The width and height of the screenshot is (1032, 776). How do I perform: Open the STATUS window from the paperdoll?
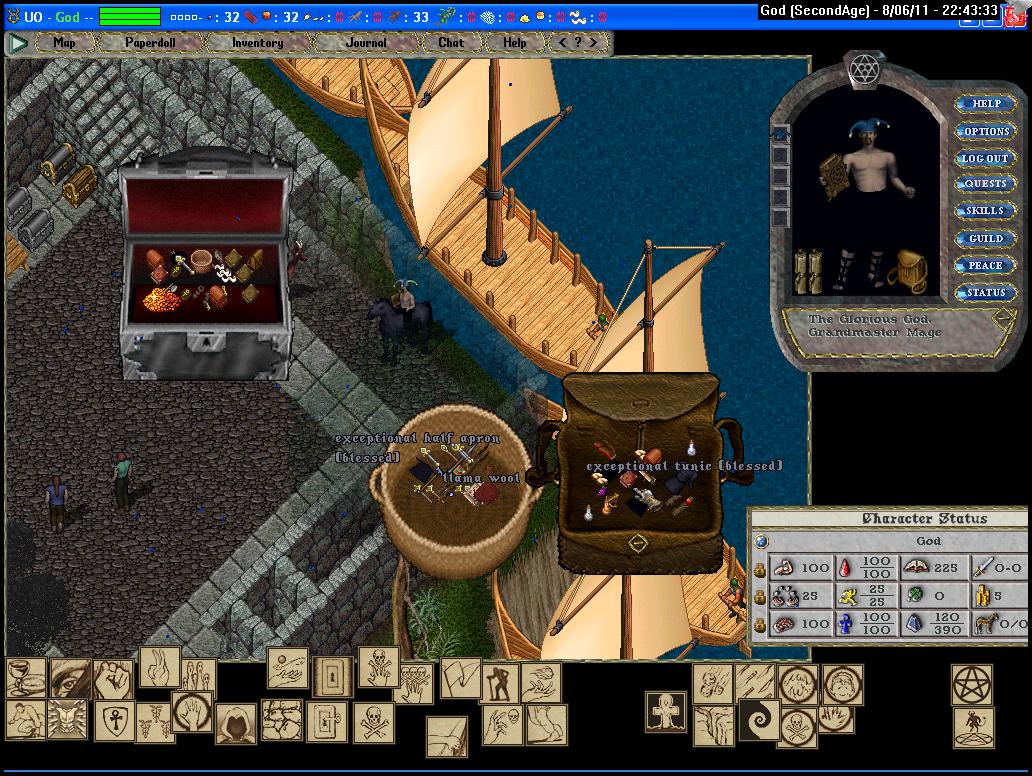pos(986,293)
